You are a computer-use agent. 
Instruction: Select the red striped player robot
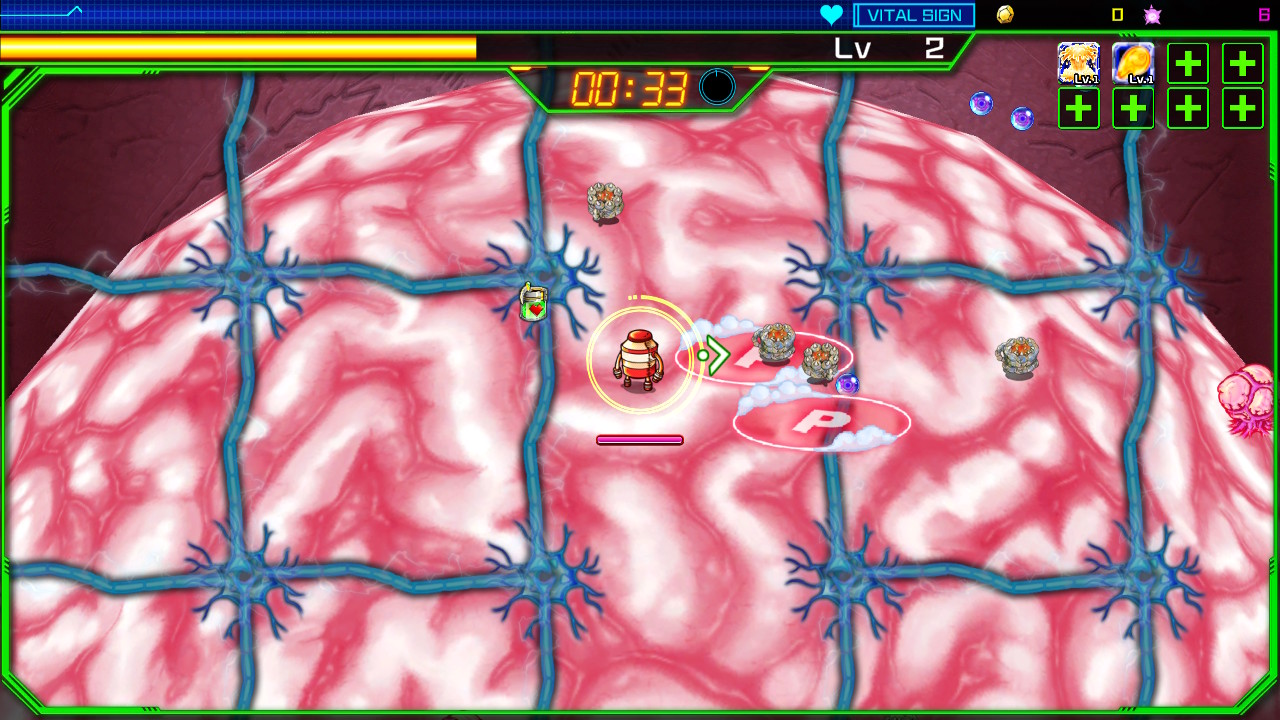point(640,360)
